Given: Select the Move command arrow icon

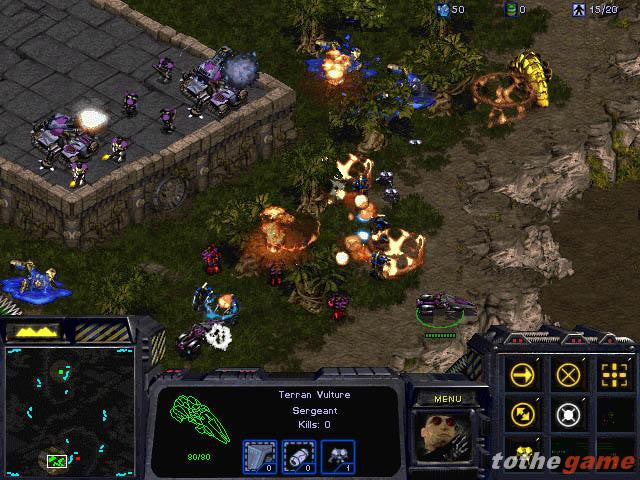Looking at the screenshot, I should pyautogui.click(x=522, y=374).
